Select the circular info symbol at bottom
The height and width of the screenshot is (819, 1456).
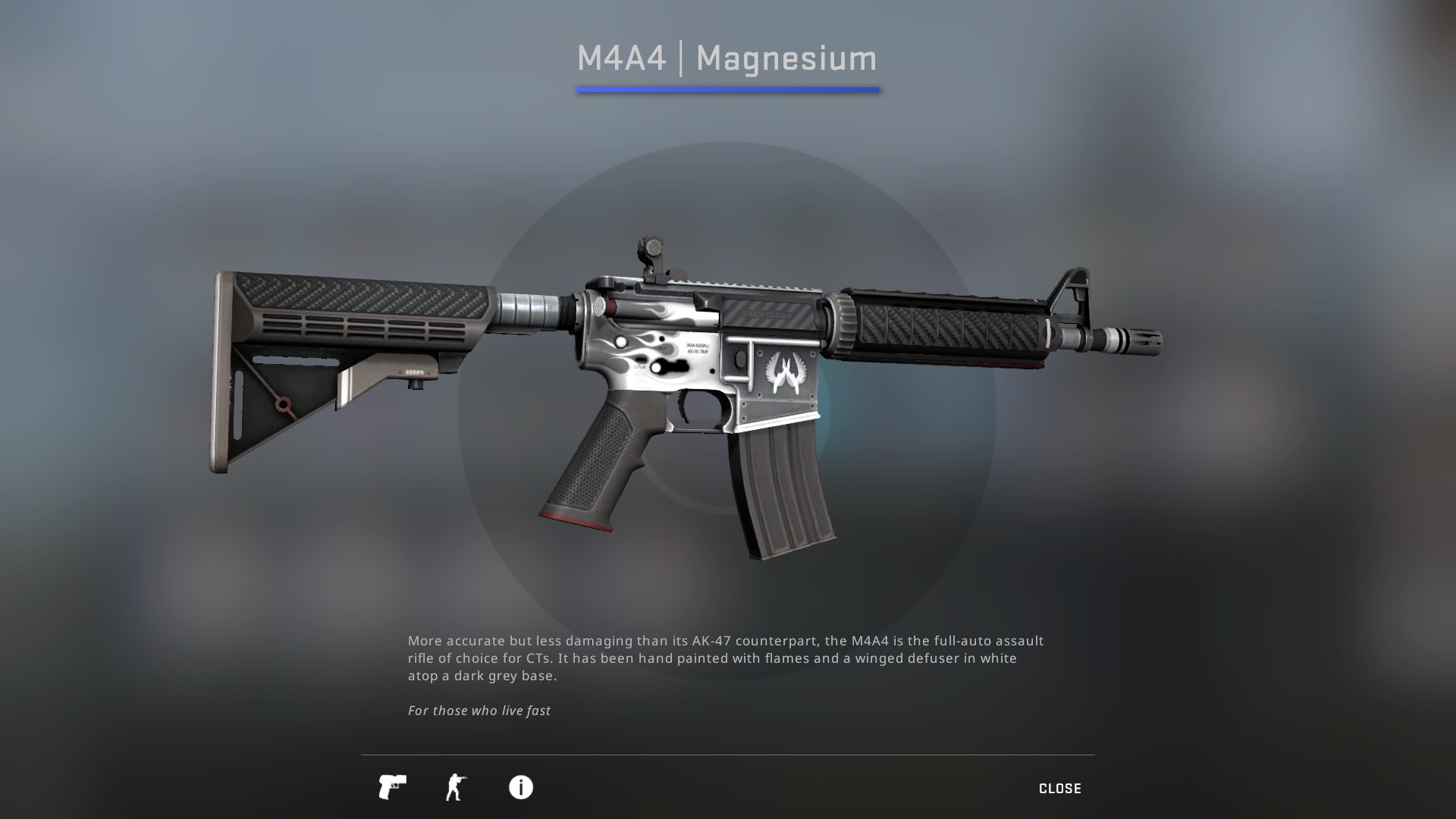520,788
